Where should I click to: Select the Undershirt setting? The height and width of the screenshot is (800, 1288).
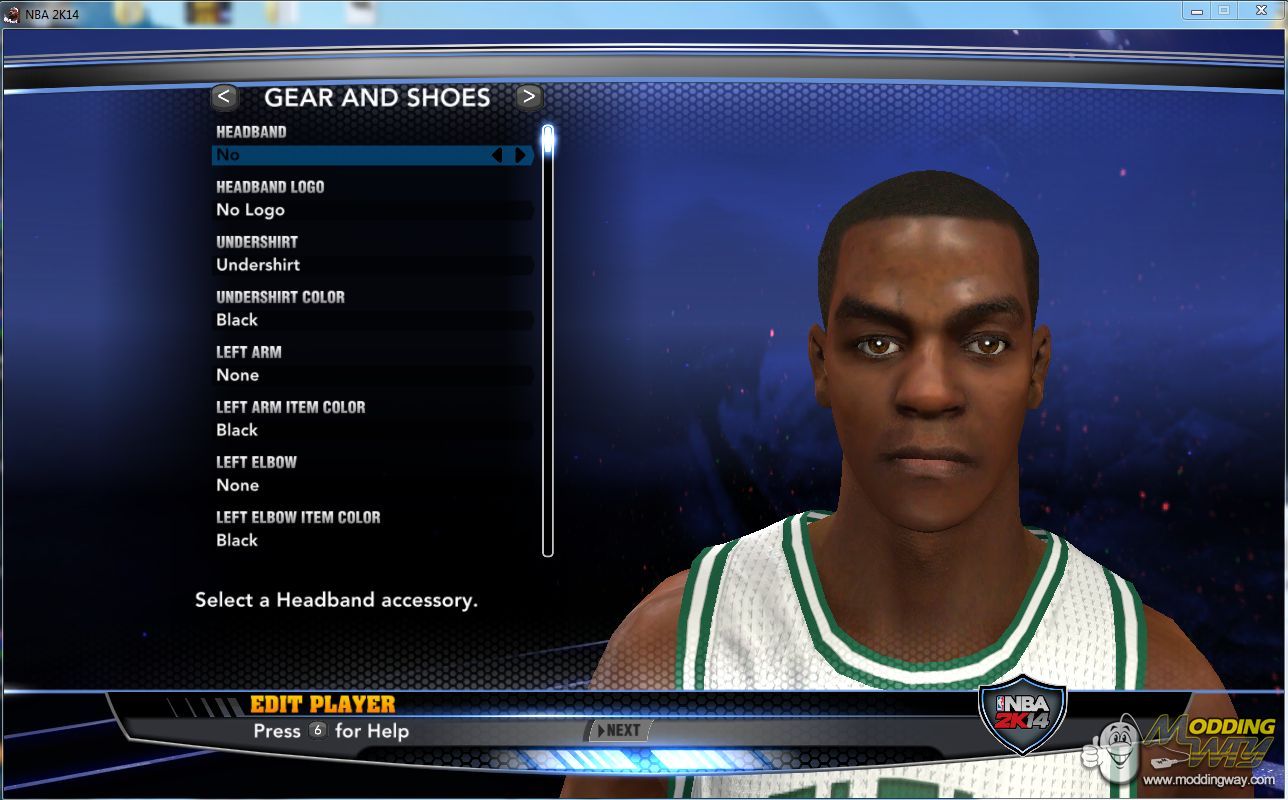(x=372, y=265)
